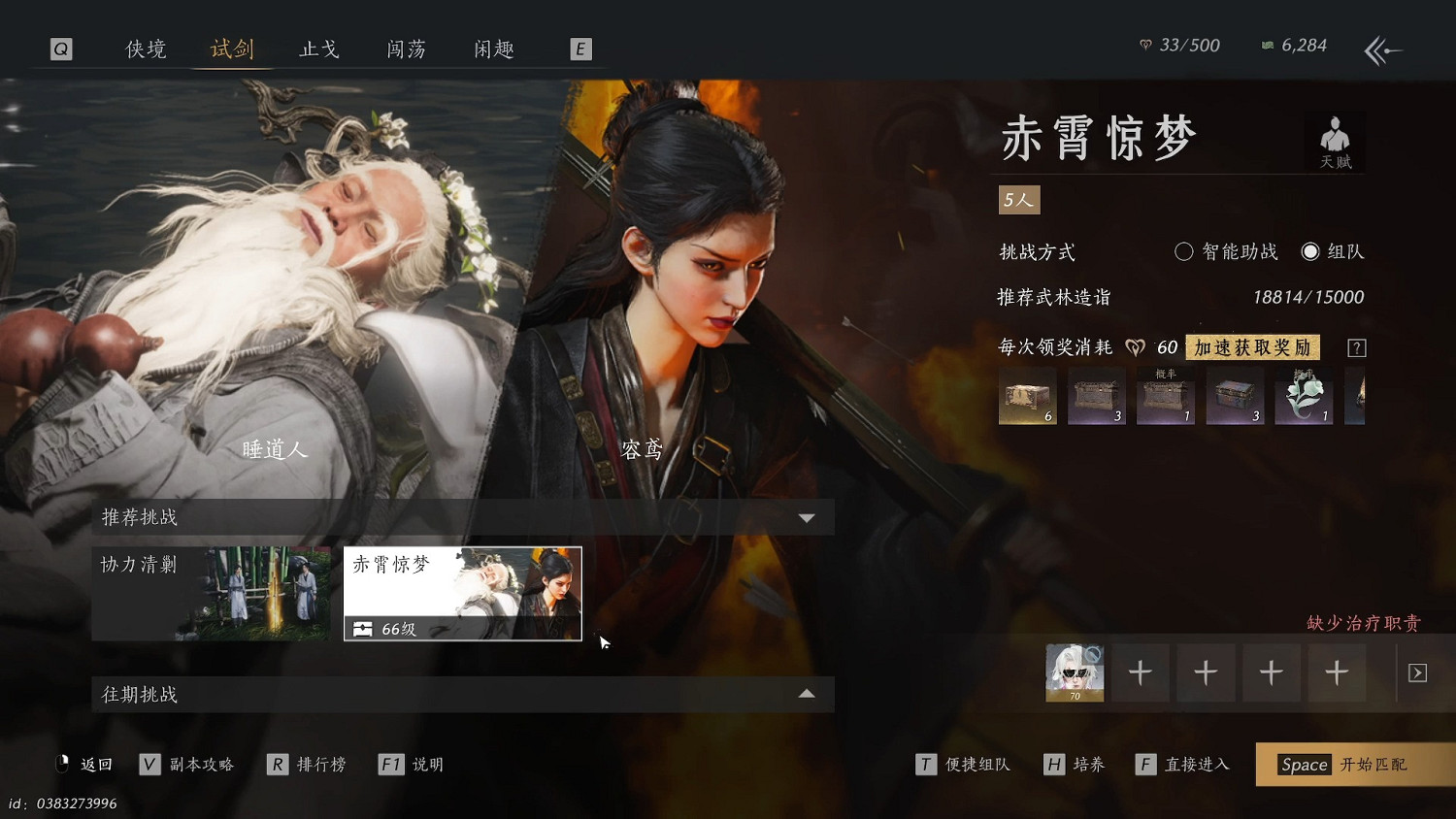Click the help question mark icon

[1356, 346]
